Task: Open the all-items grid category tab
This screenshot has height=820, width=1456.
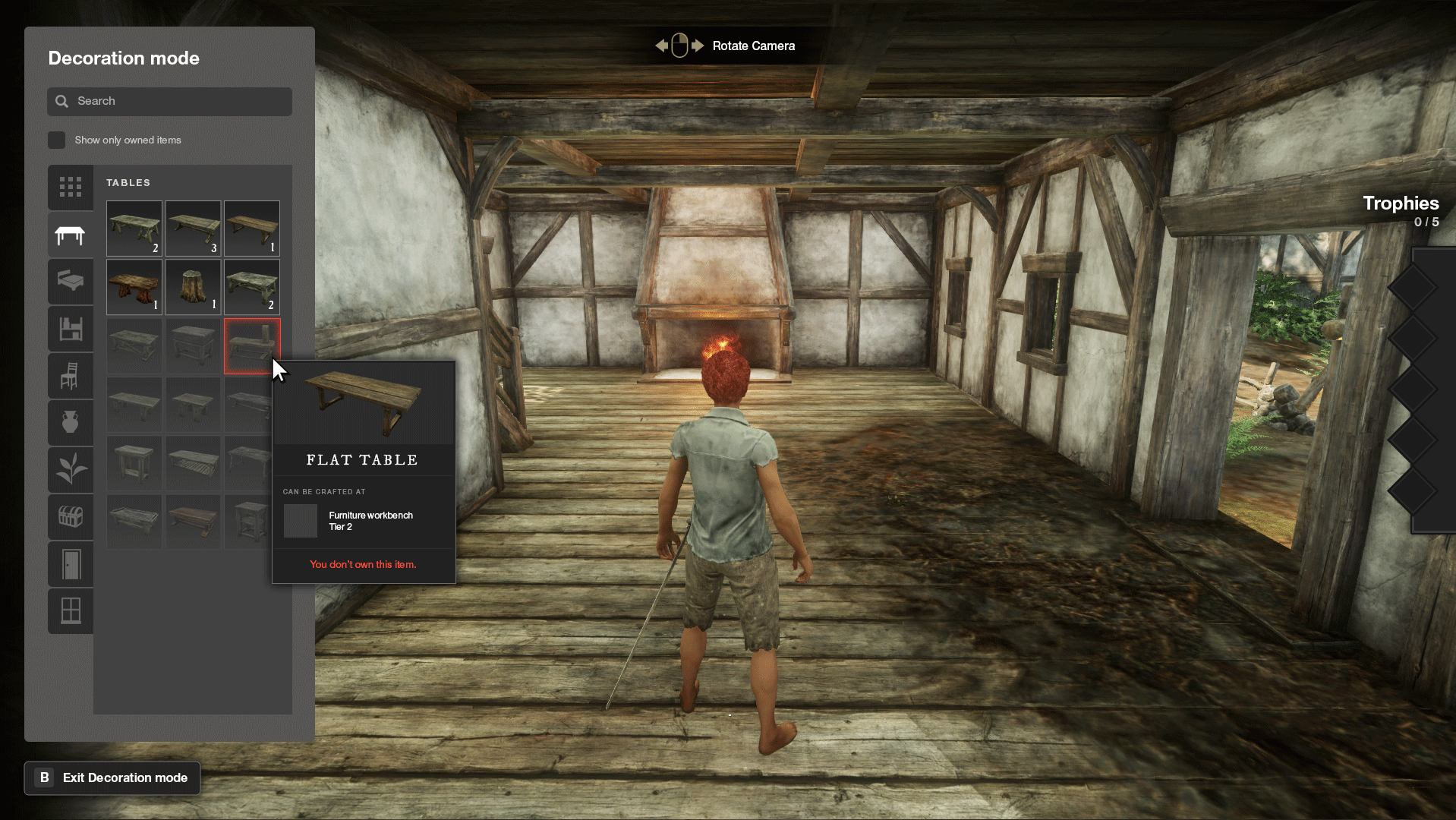Action: pyautogui.click(x=71, y=187)
